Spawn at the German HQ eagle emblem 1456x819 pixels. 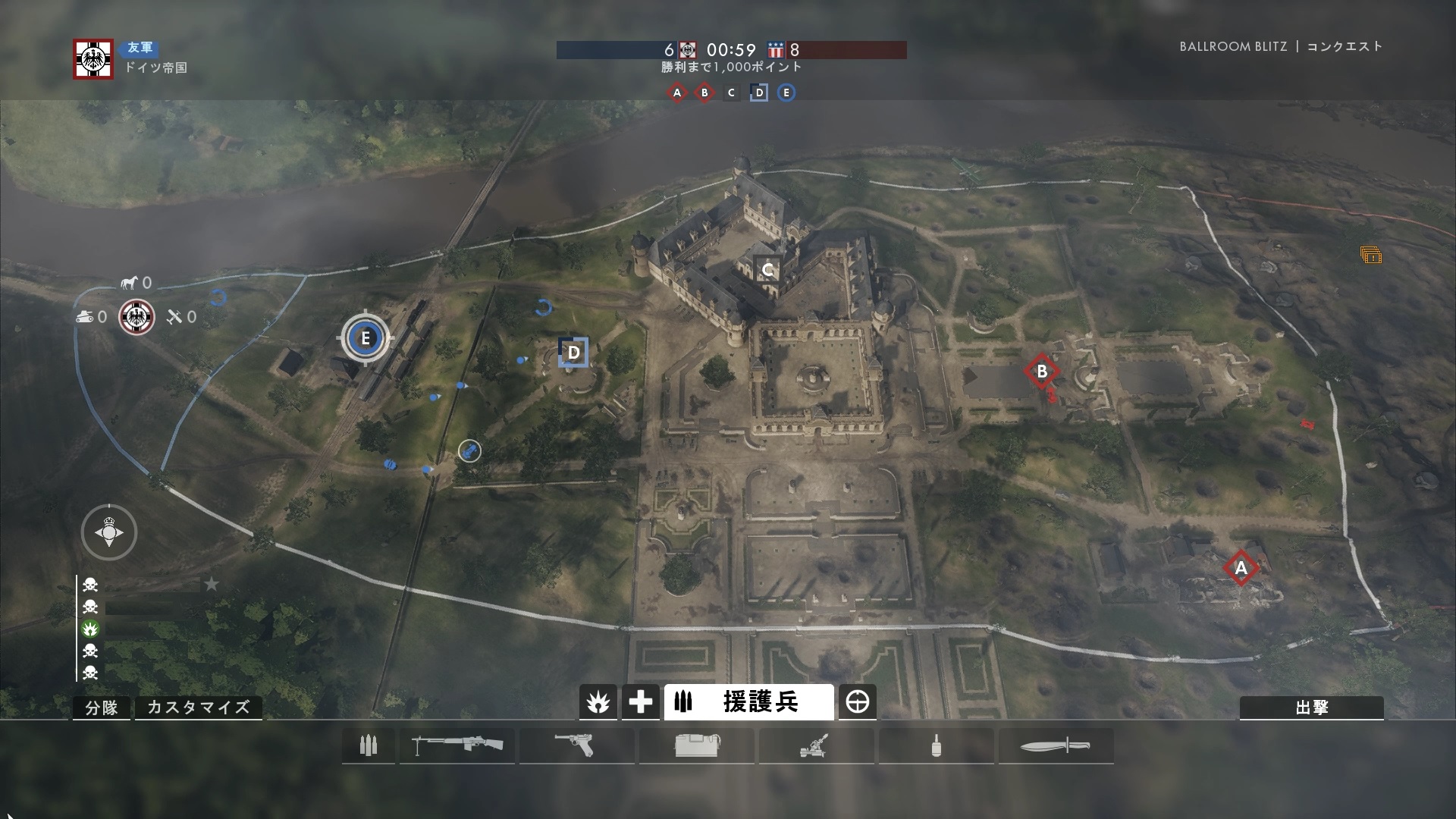pos(137,317)
